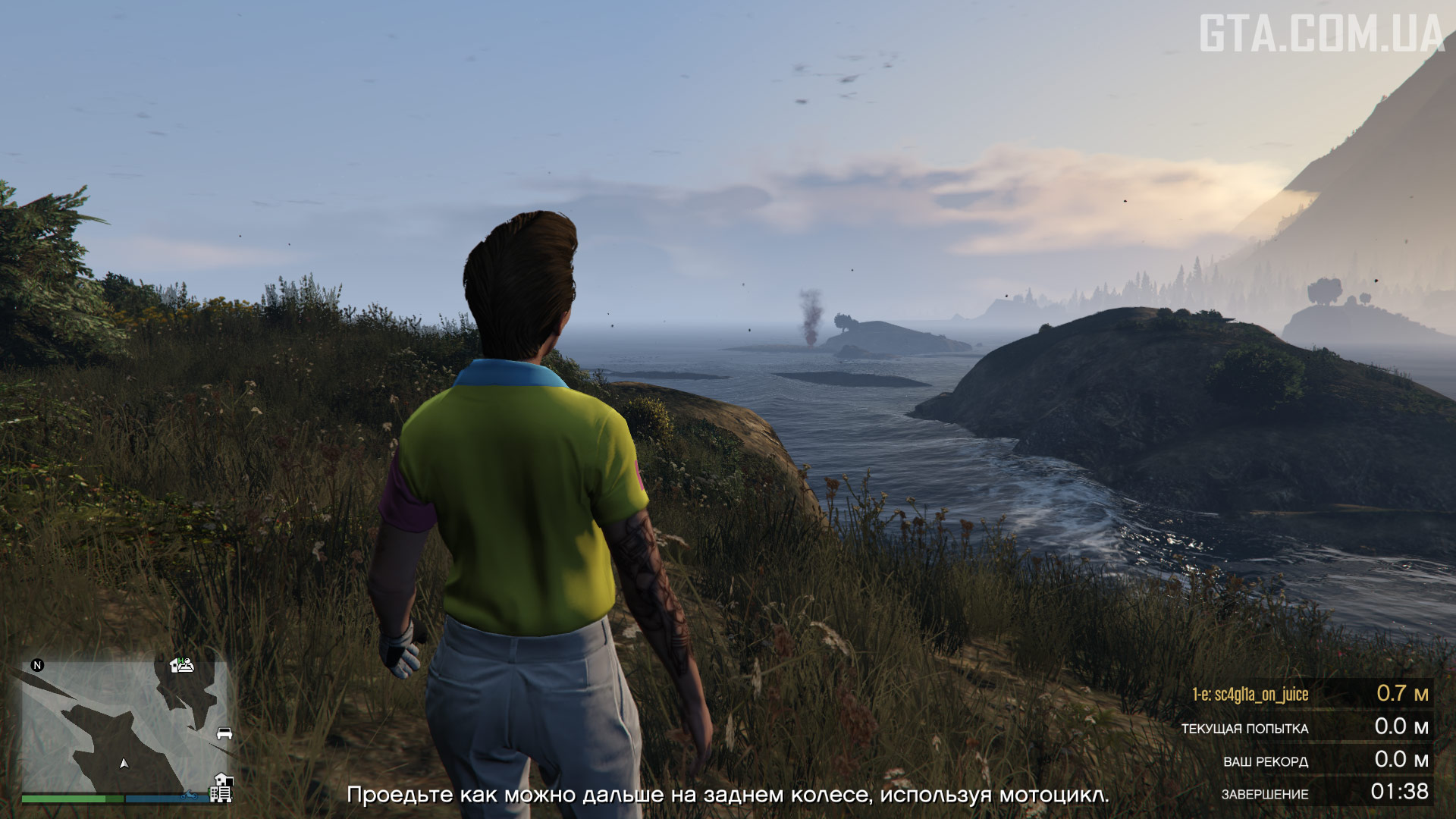Select the white car blip on minimap
The image size is (1456, 819).
(224, 733)
